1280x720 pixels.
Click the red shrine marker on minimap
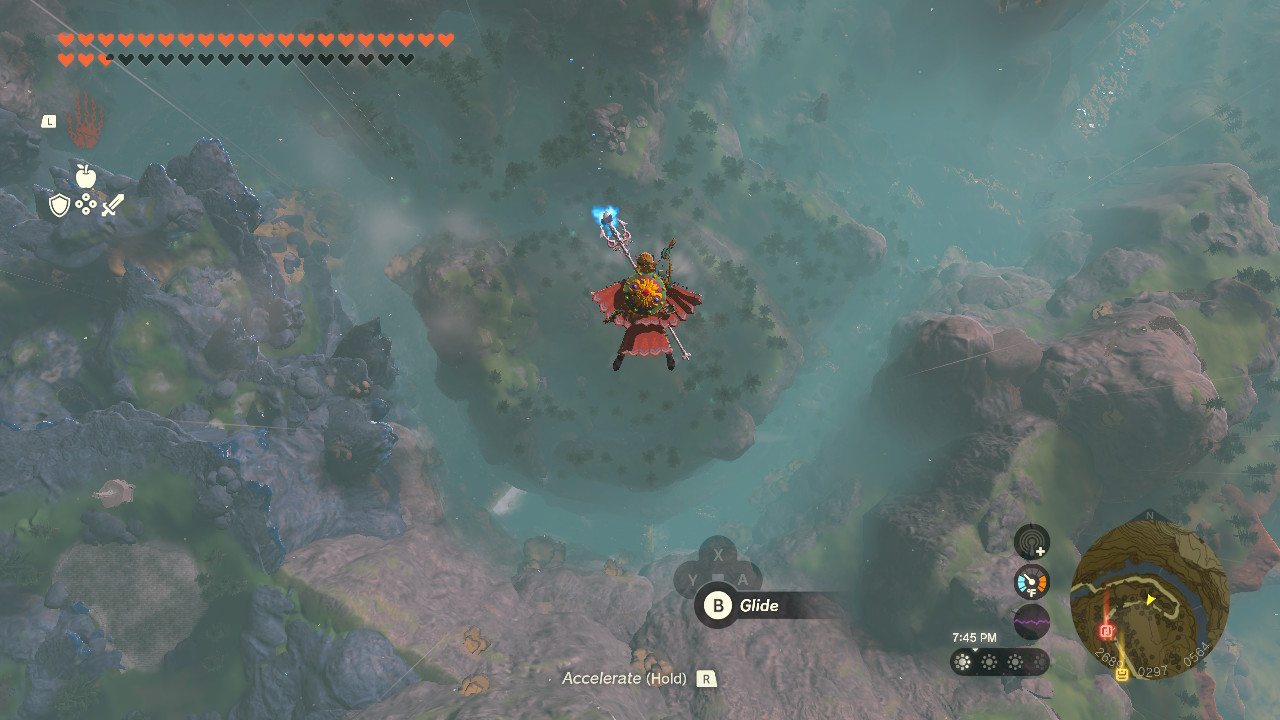tap(1107, 631)
